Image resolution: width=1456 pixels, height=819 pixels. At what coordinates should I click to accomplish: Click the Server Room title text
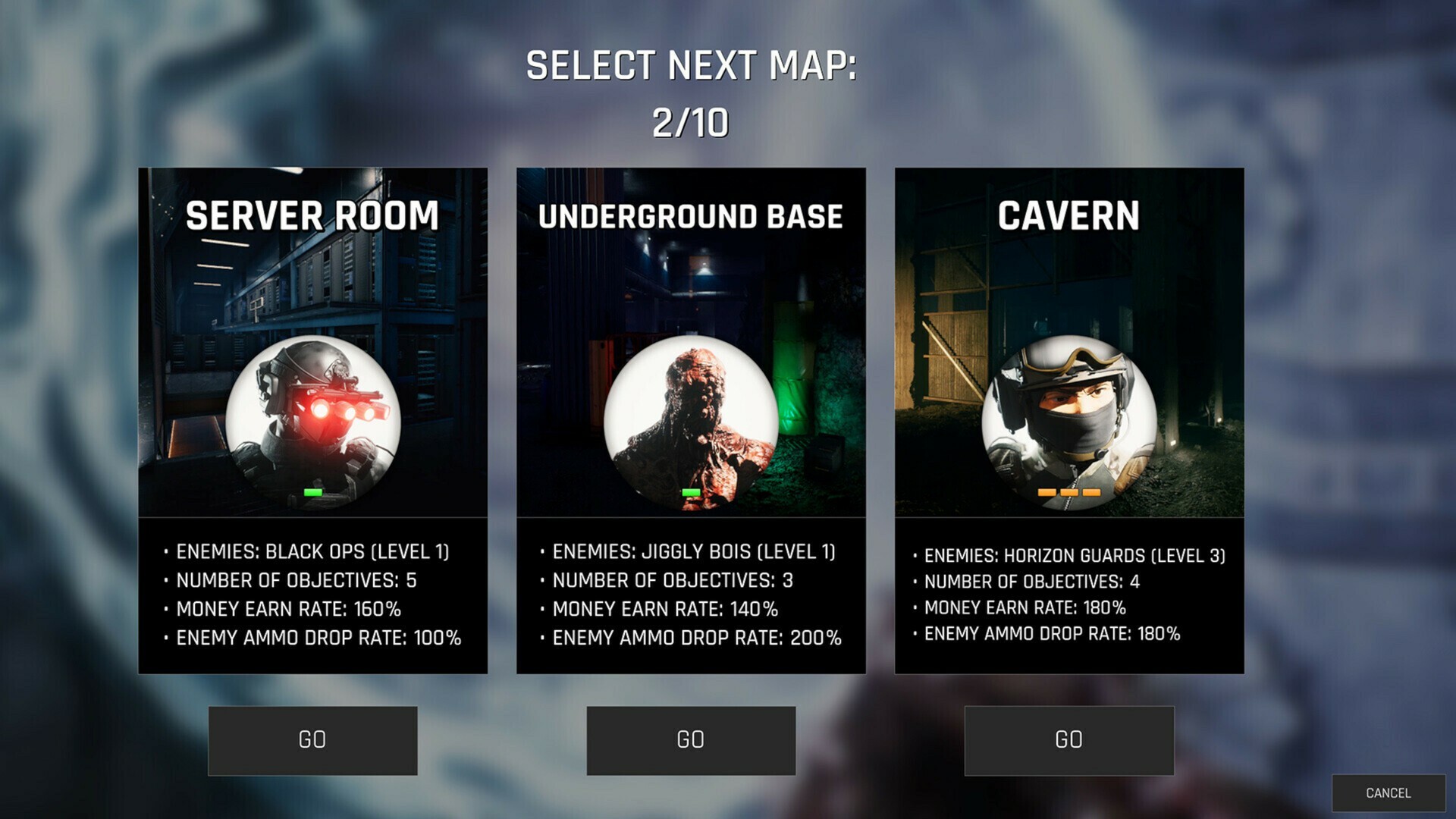pos(313,216)
